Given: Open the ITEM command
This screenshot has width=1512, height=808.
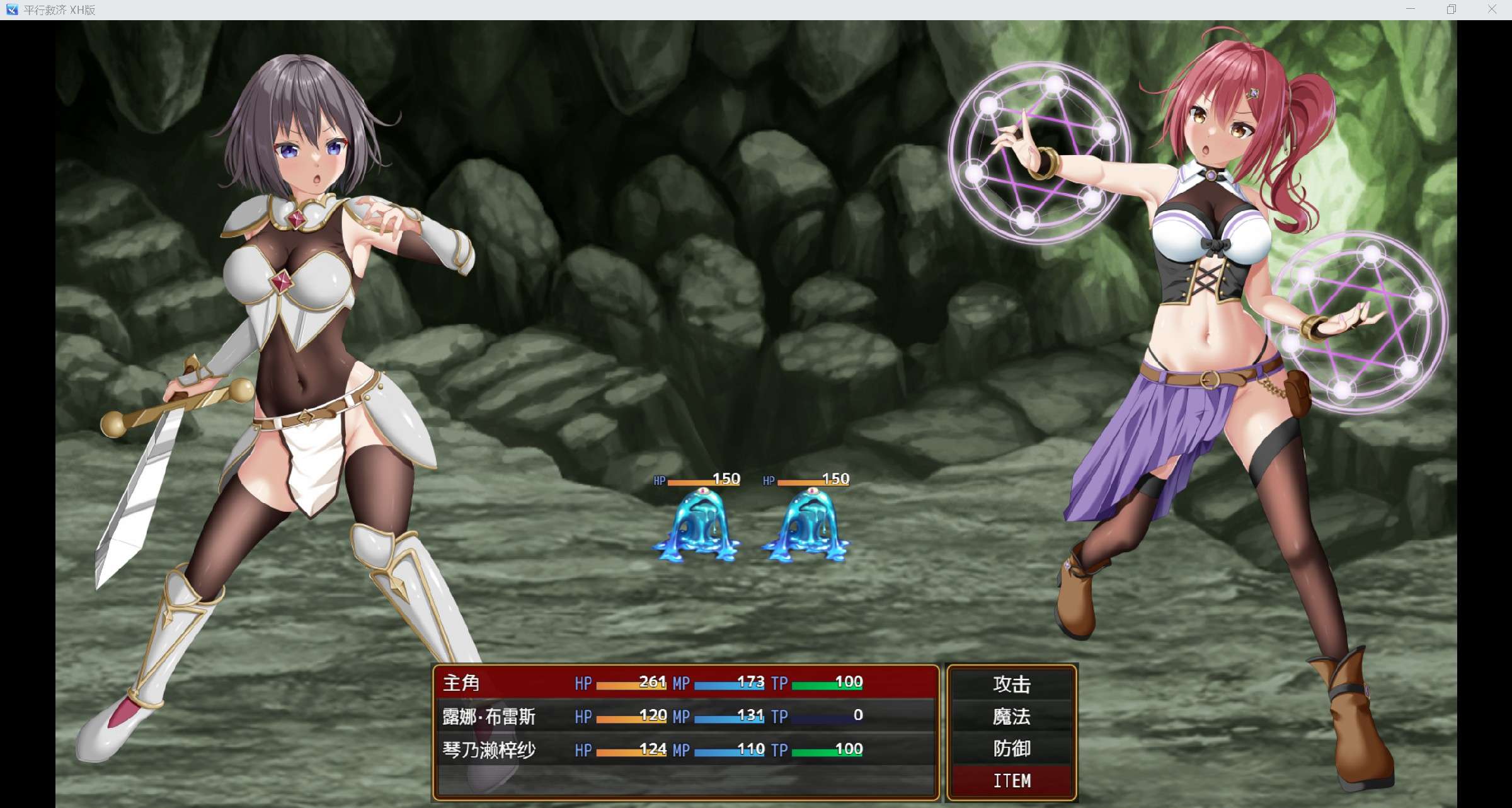Looking at the screenshot, I should point(1012,781).
